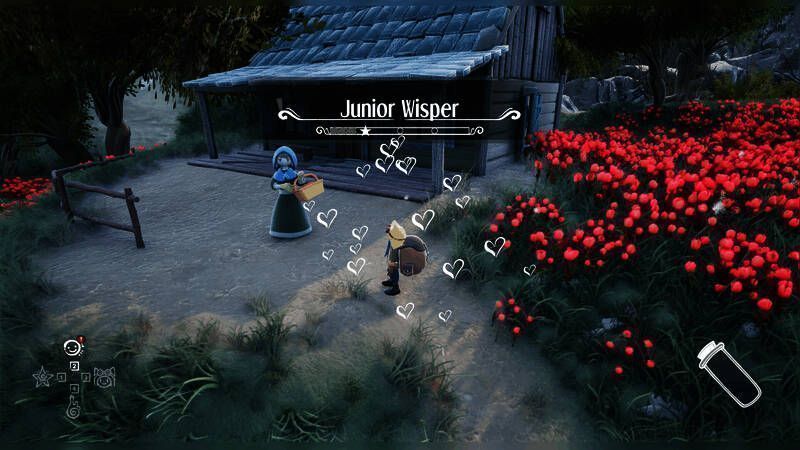Select the smiley face ability icon
Screen dimensions: 800x450
pos(71,348)
